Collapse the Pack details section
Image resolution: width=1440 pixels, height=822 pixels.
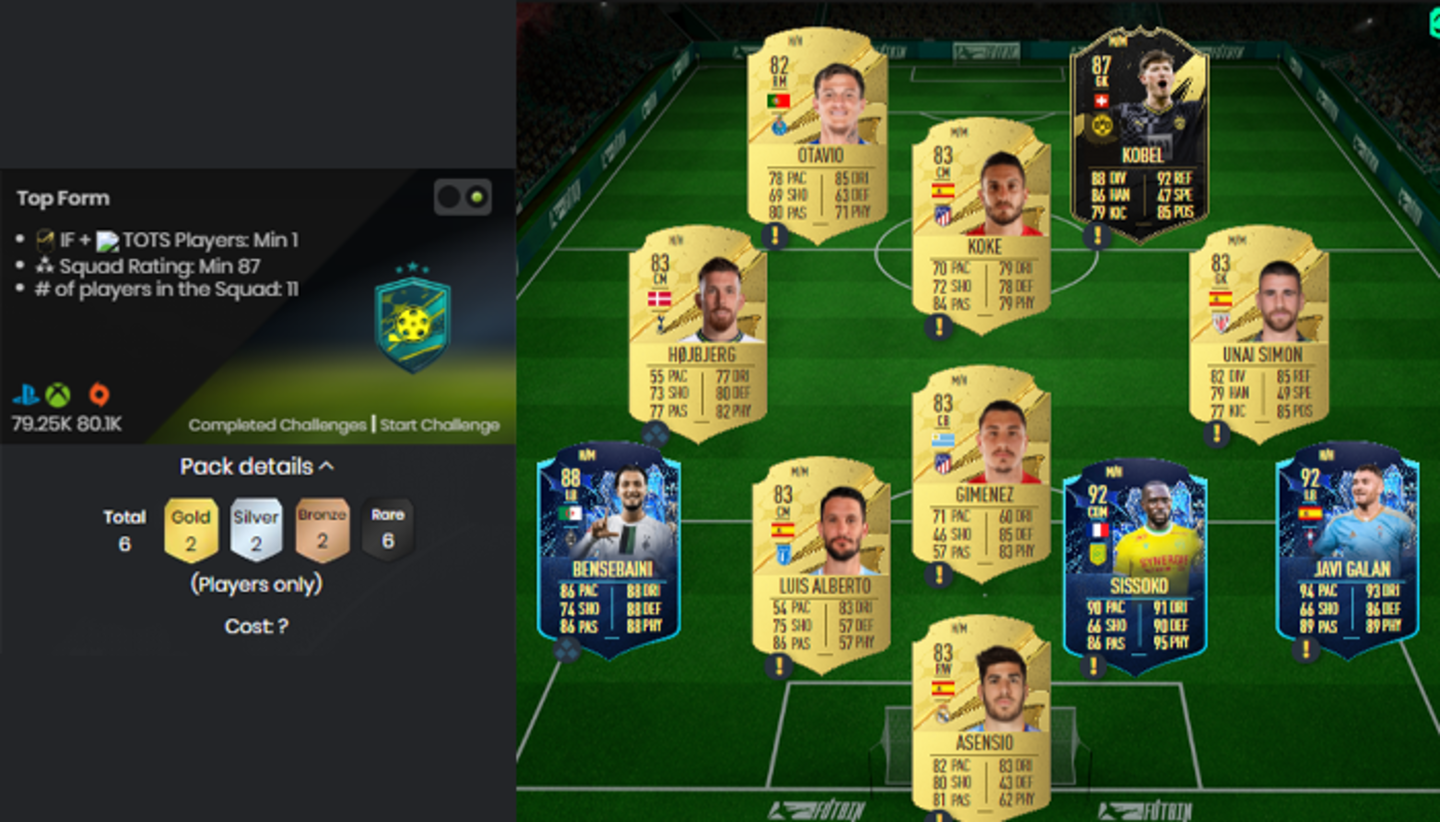coord(327,465)
